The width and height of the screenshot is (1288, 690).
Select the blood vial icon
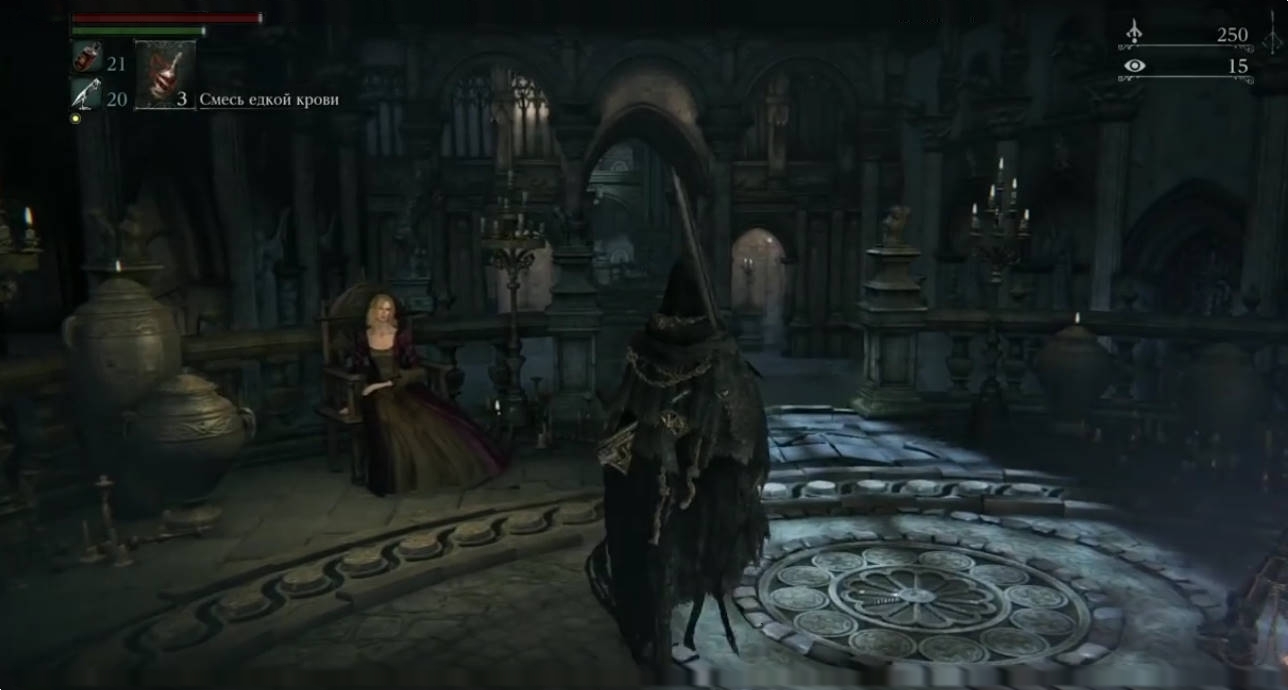click(x=85, y=59)
